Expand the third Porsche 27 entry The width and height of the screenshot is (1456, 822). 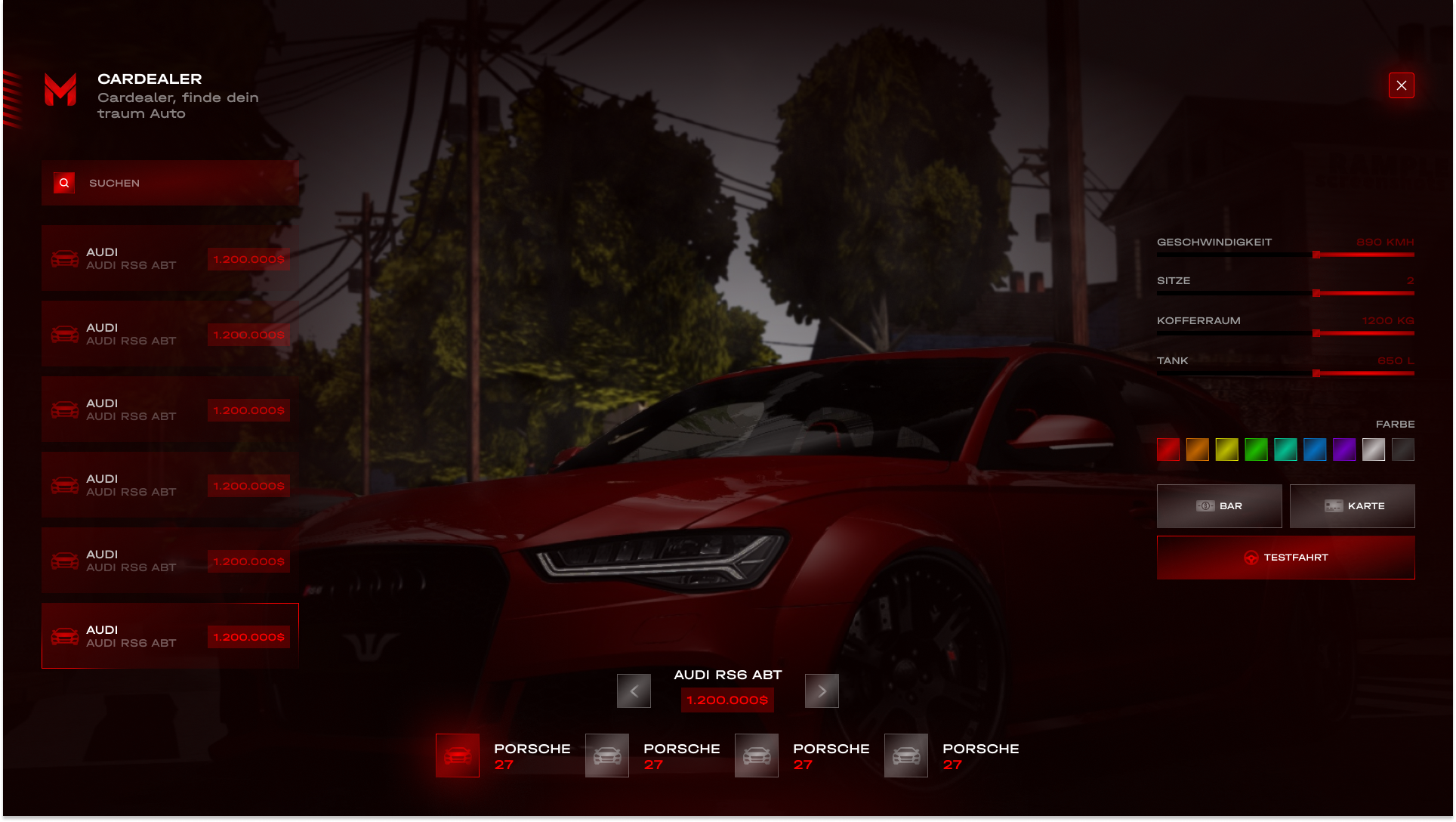coord(756,756)
